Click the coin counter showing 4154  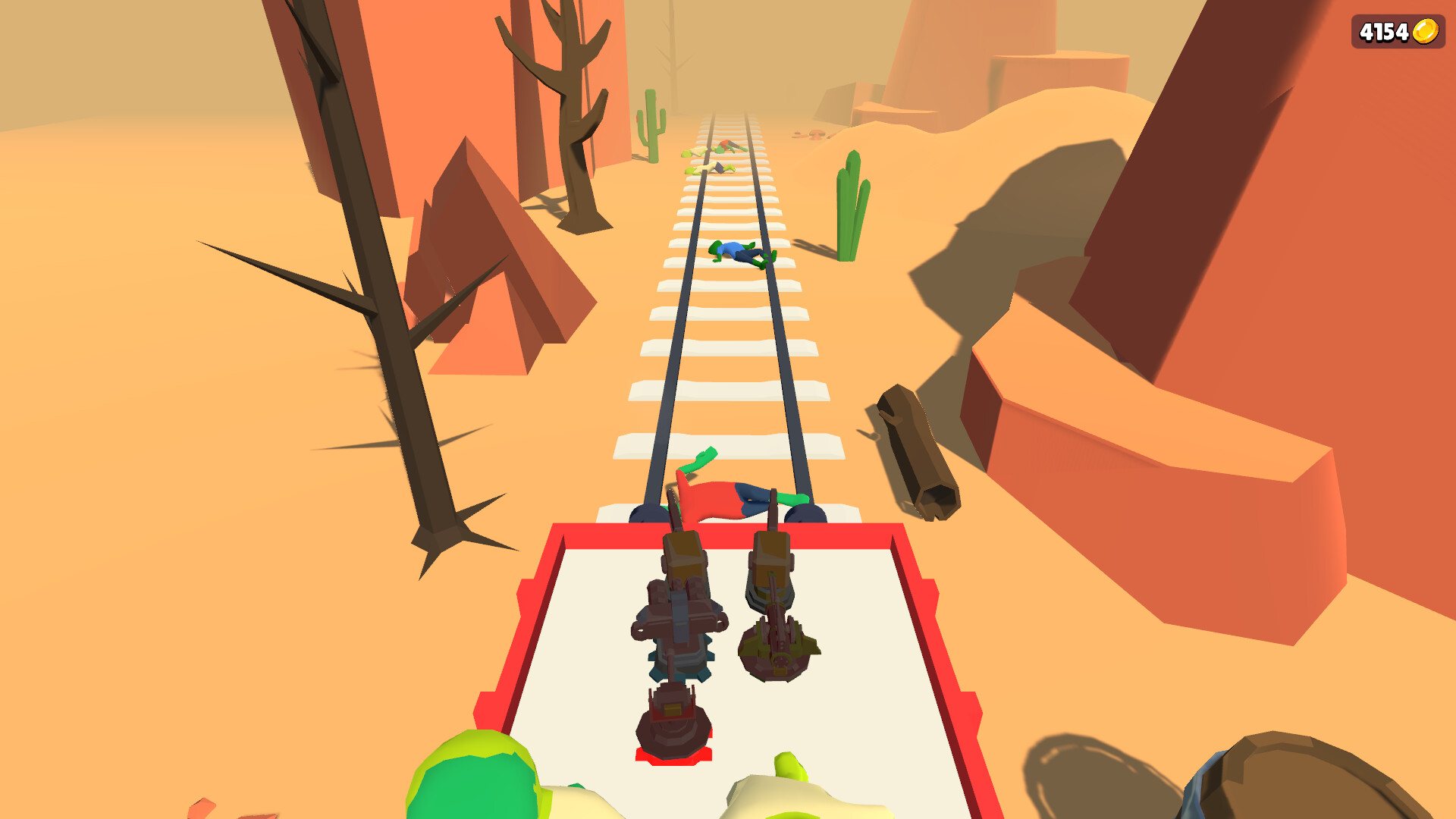click(x=1385, y=32)
